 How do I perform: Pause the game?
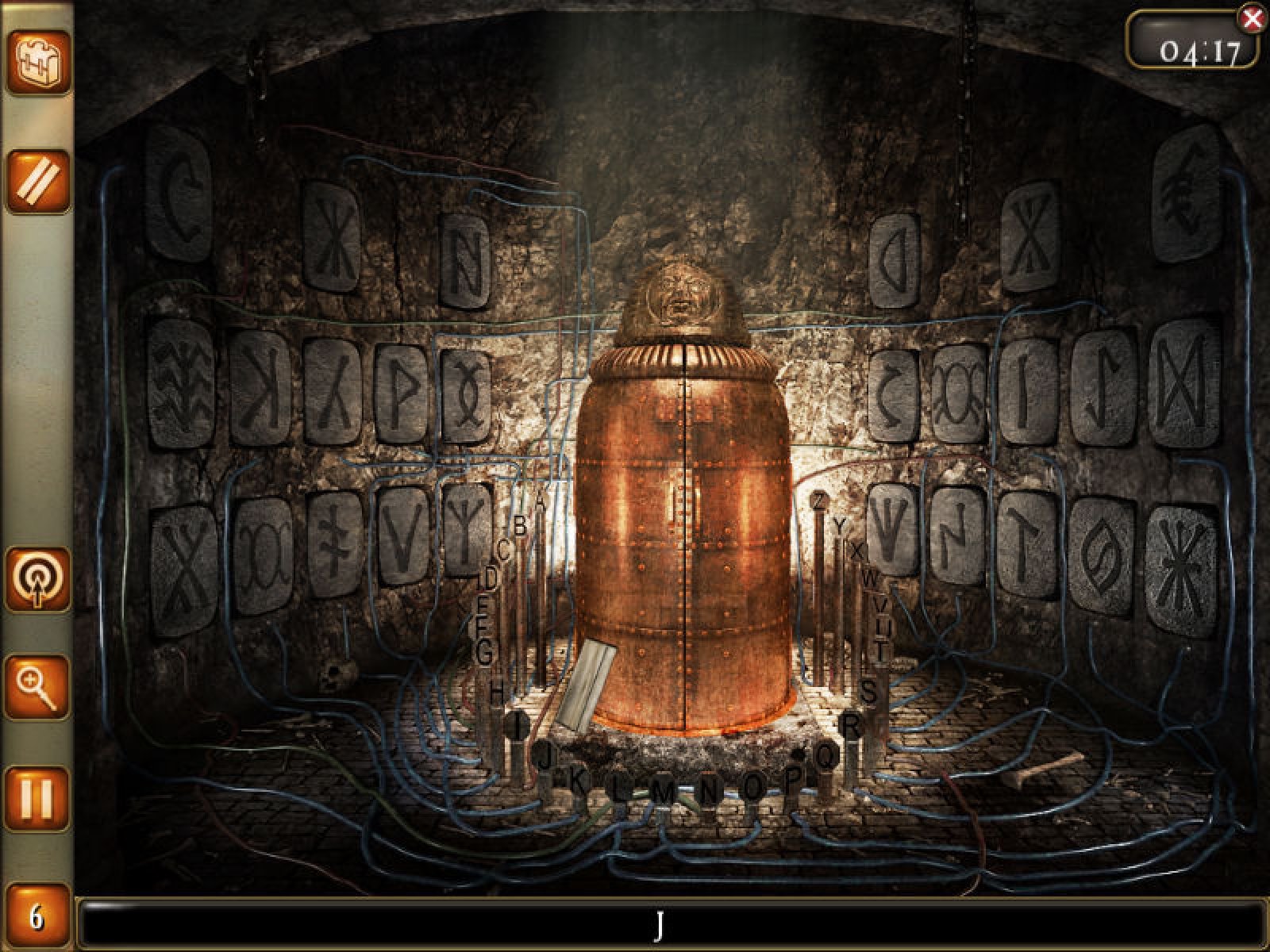tap(38, 797)
